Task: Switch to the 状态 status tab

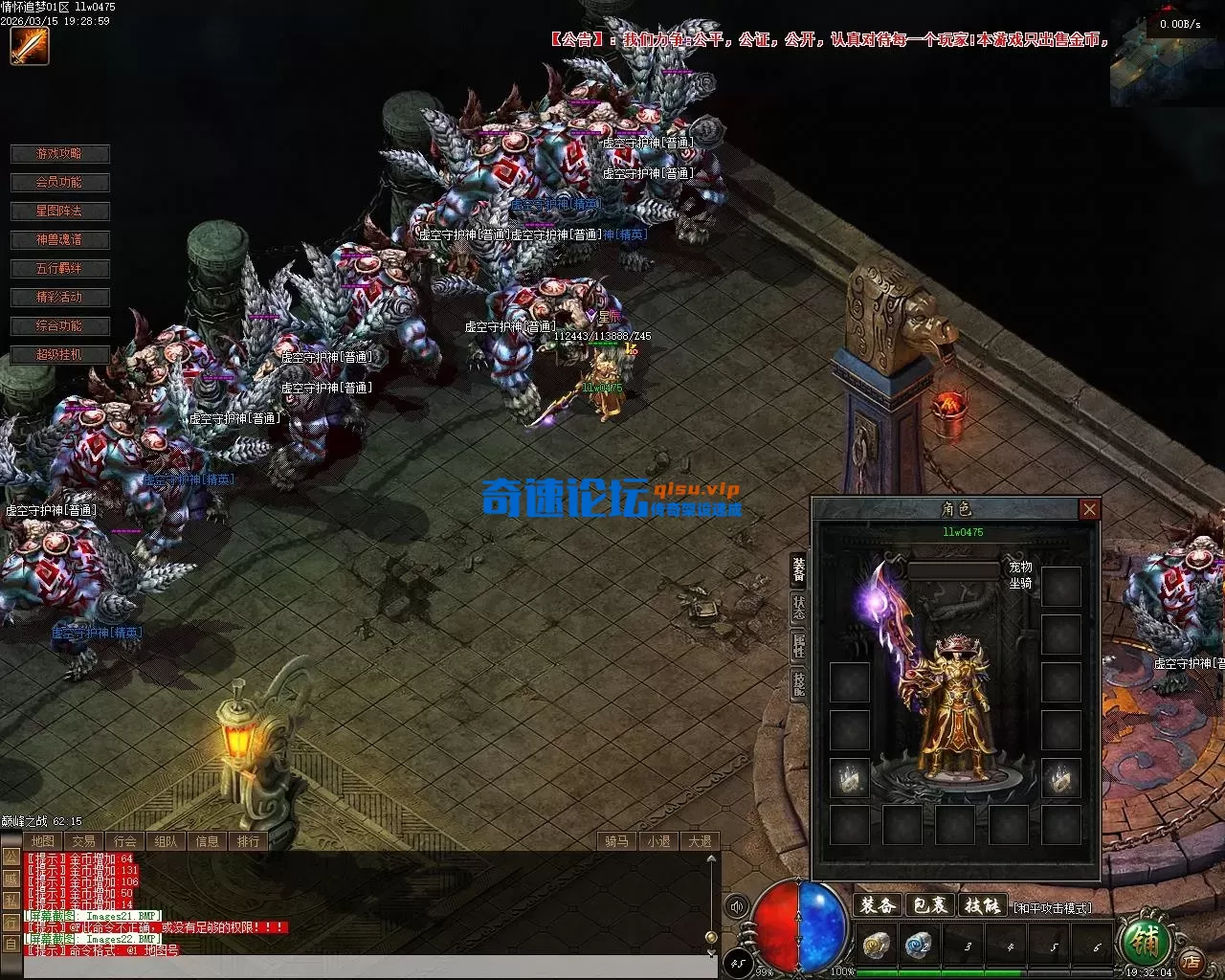Action: 798,608
